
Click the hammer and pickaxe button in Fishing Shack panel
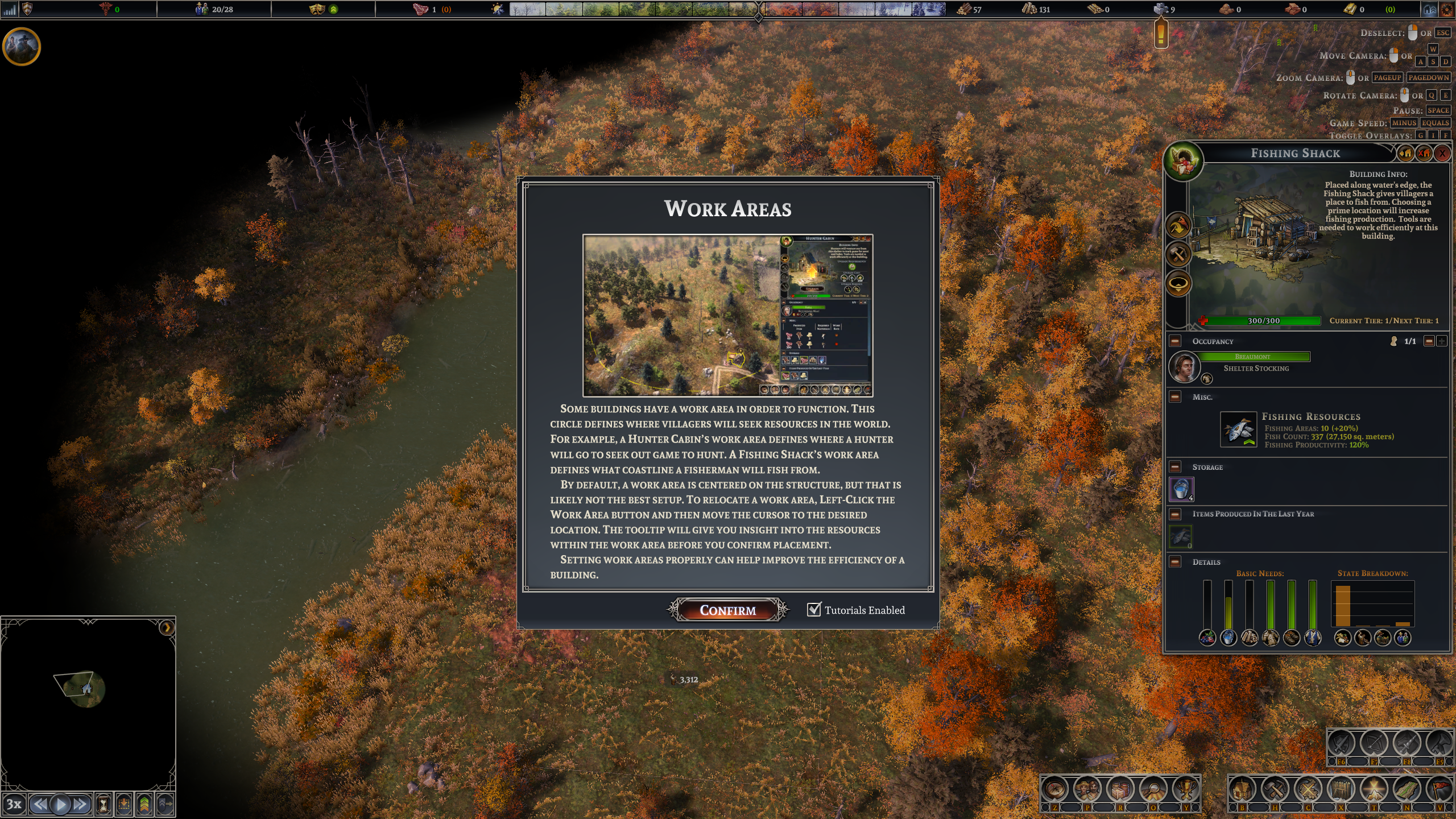(x=1178, y=254)
